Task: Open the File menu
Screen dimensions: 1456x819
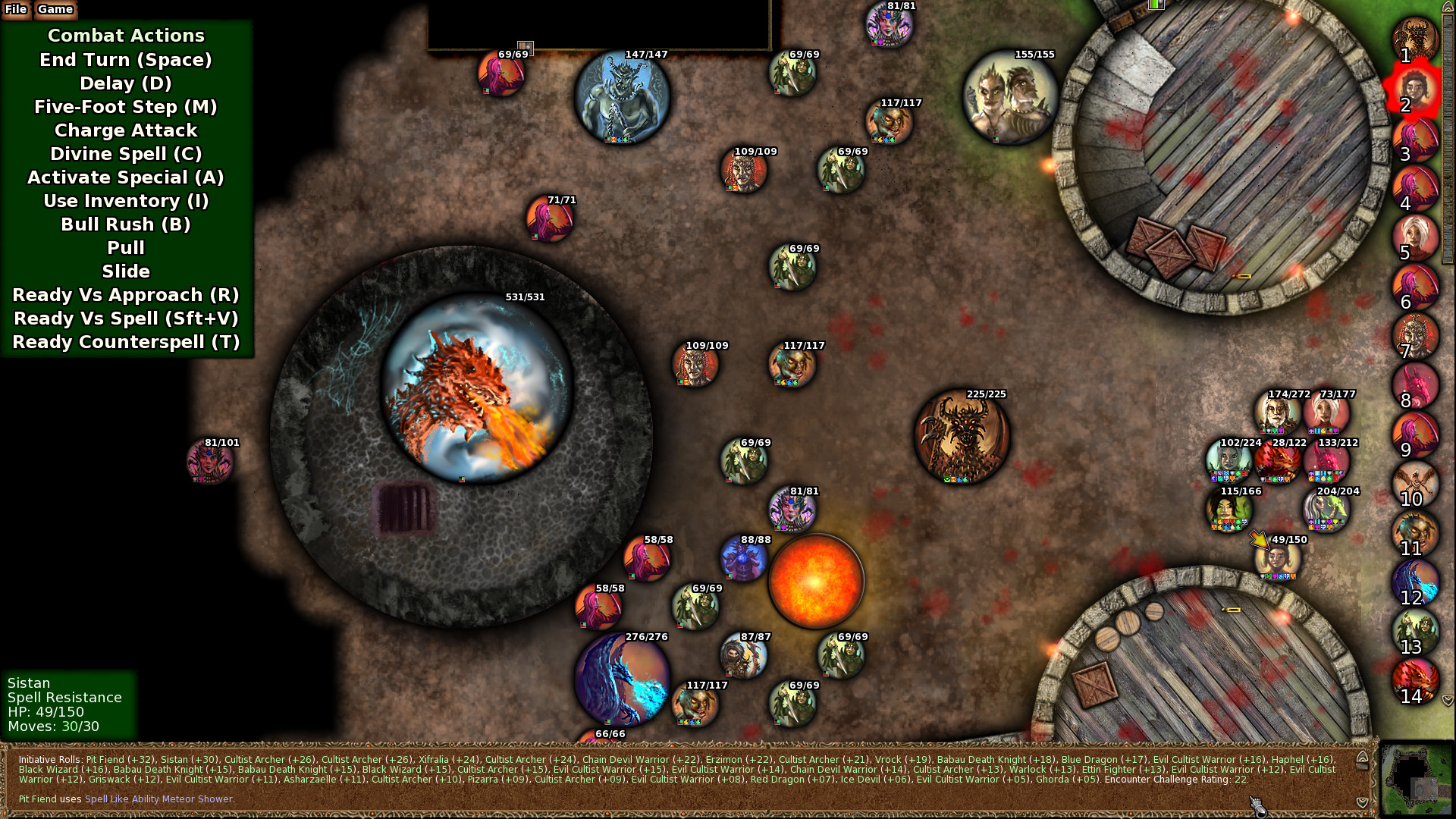Action: click(14, 10)
